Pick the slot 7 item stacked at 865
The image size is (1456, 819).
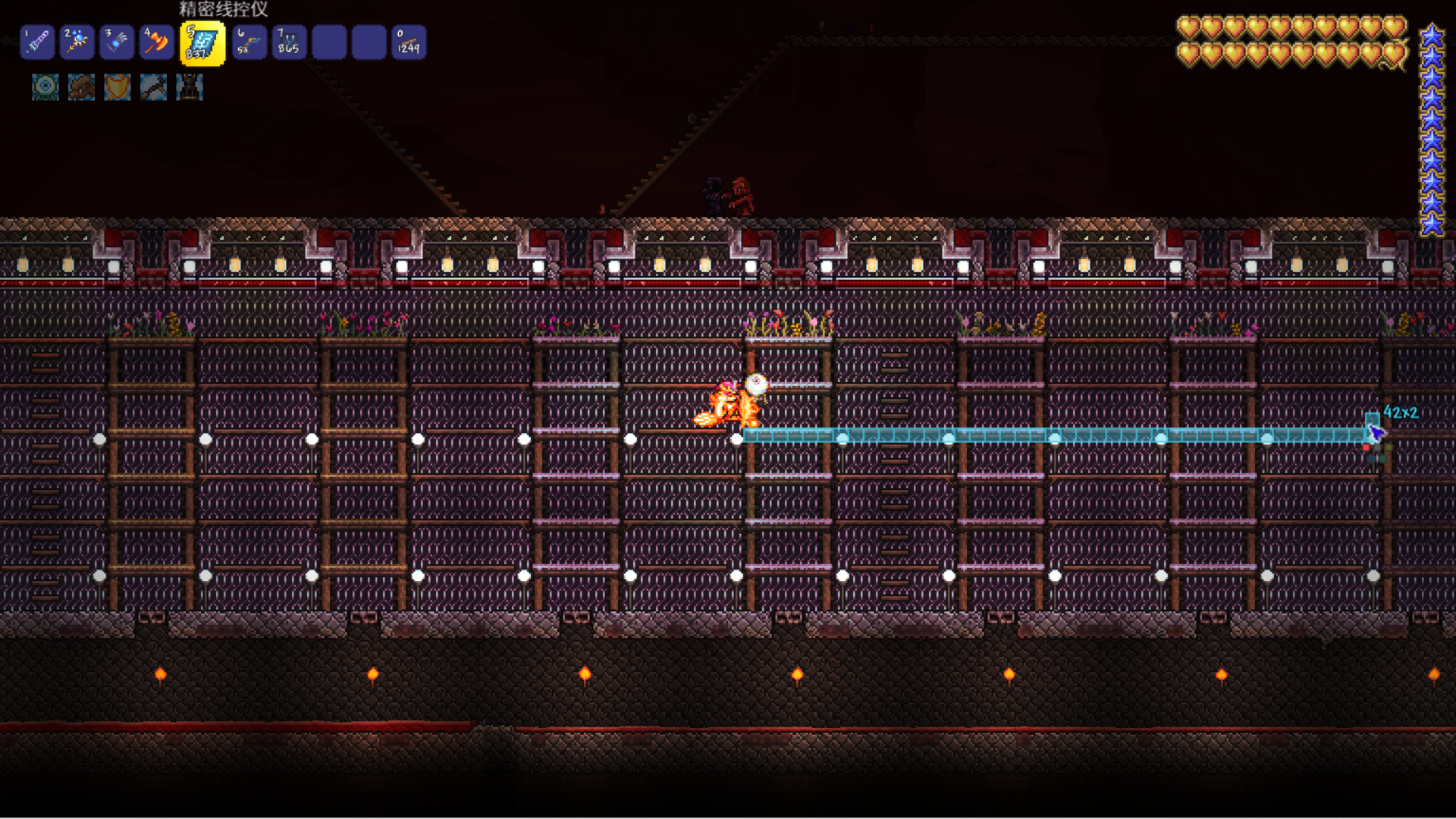point(289,42)
